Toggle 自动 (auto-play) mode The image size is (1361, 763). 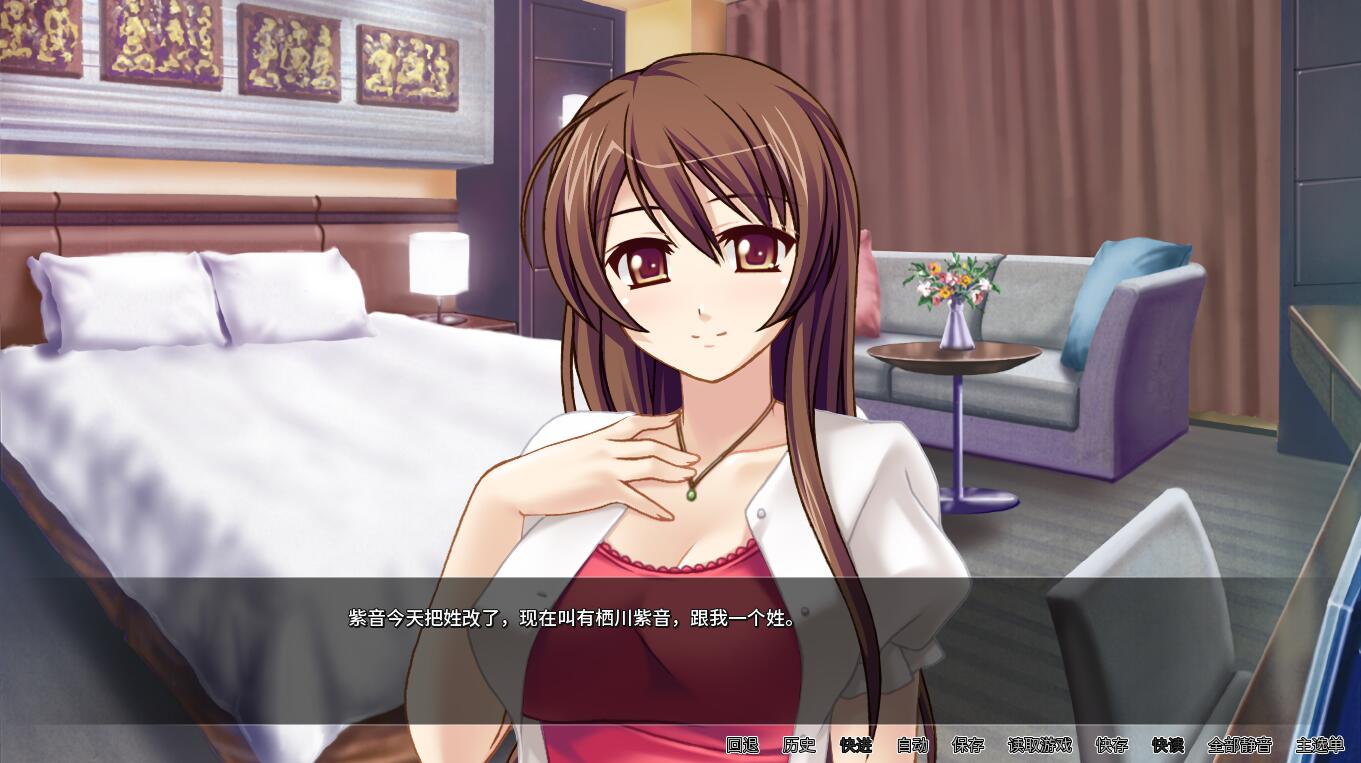(912, 745)
